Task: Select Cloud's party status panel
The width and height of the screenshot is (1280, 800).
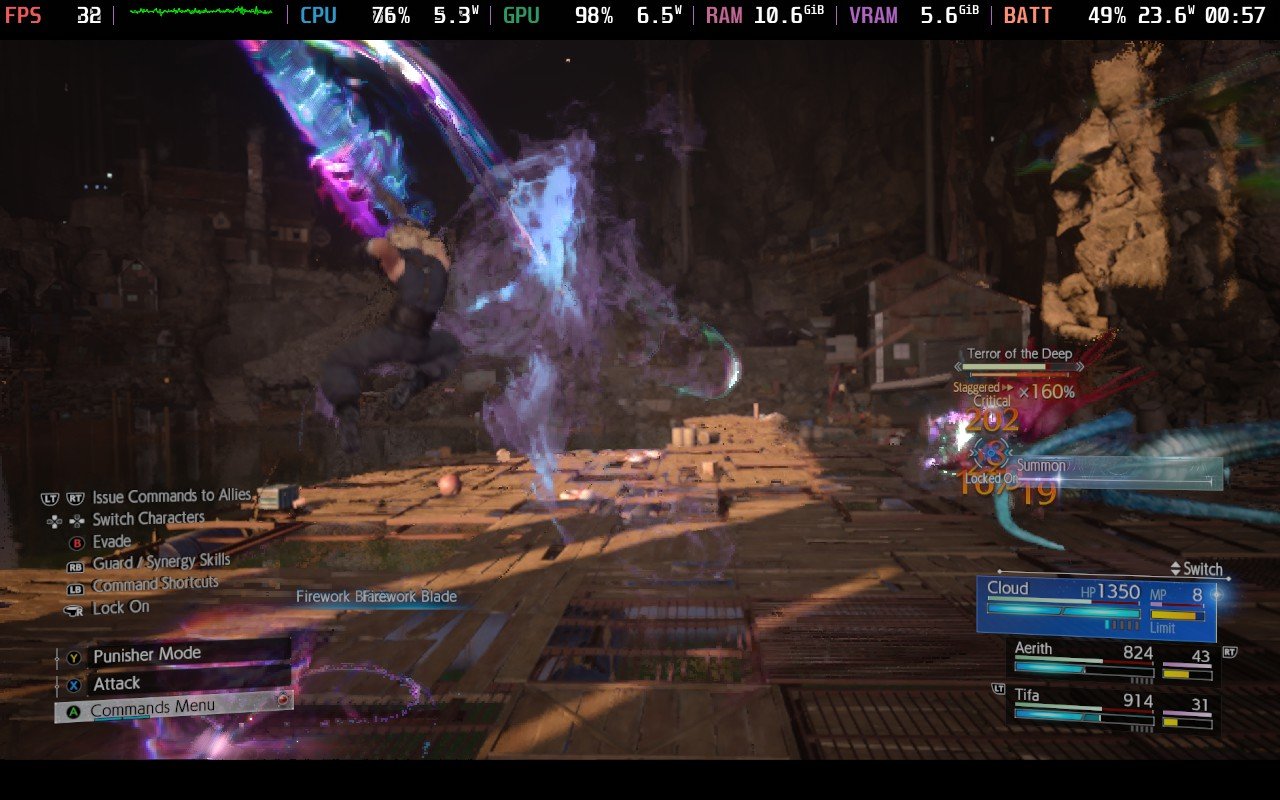Action: click(x=1096, y=608)
